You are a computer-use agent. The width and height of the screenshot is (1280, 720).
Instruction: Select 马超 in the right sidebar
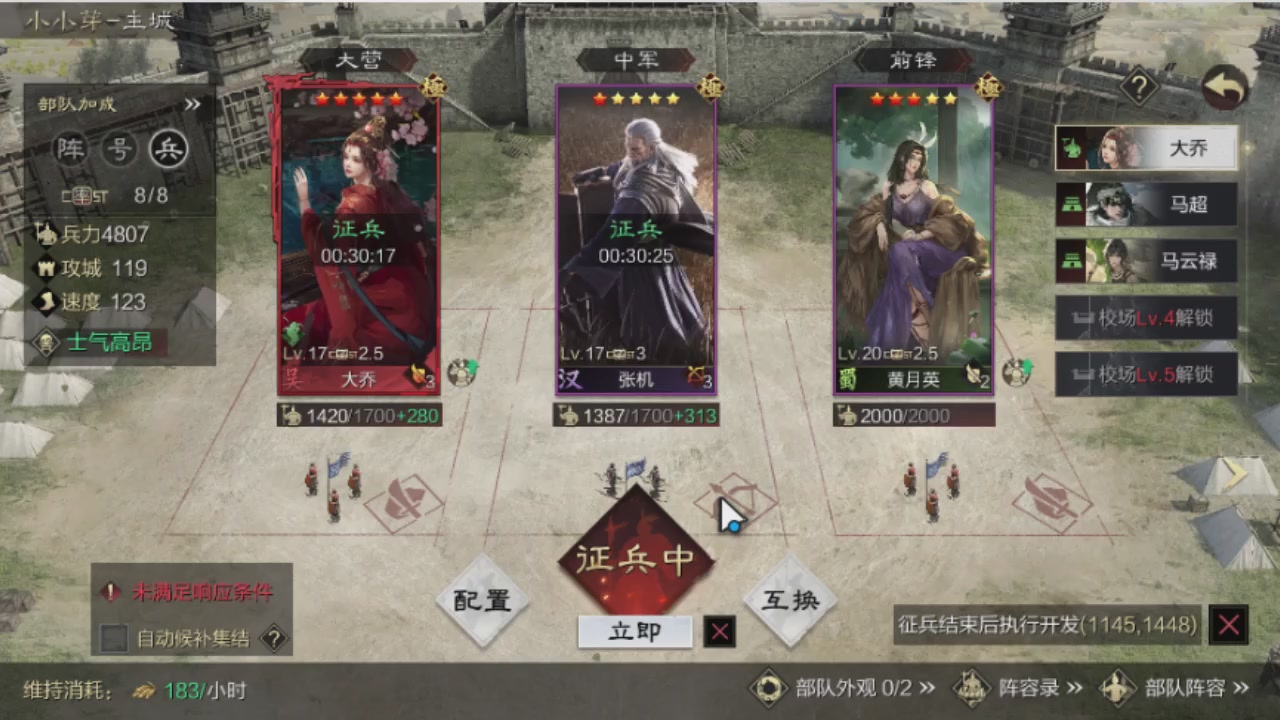point(1146,204)
